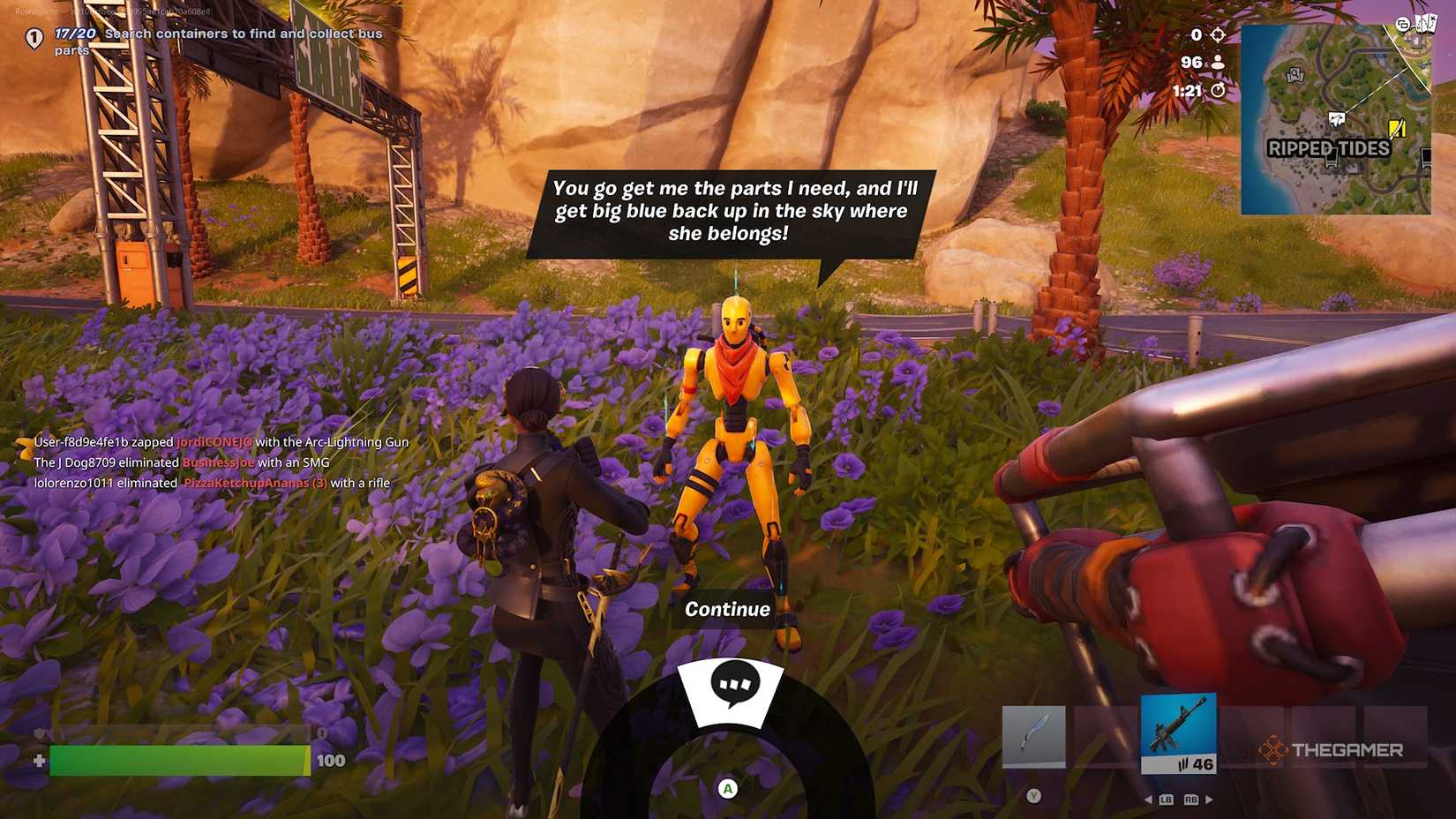The width and height of the screenshot is (1456, 819).
Task: Click the storm timer clock icon
Action: pyautogui.click(x=1216, y=90)
